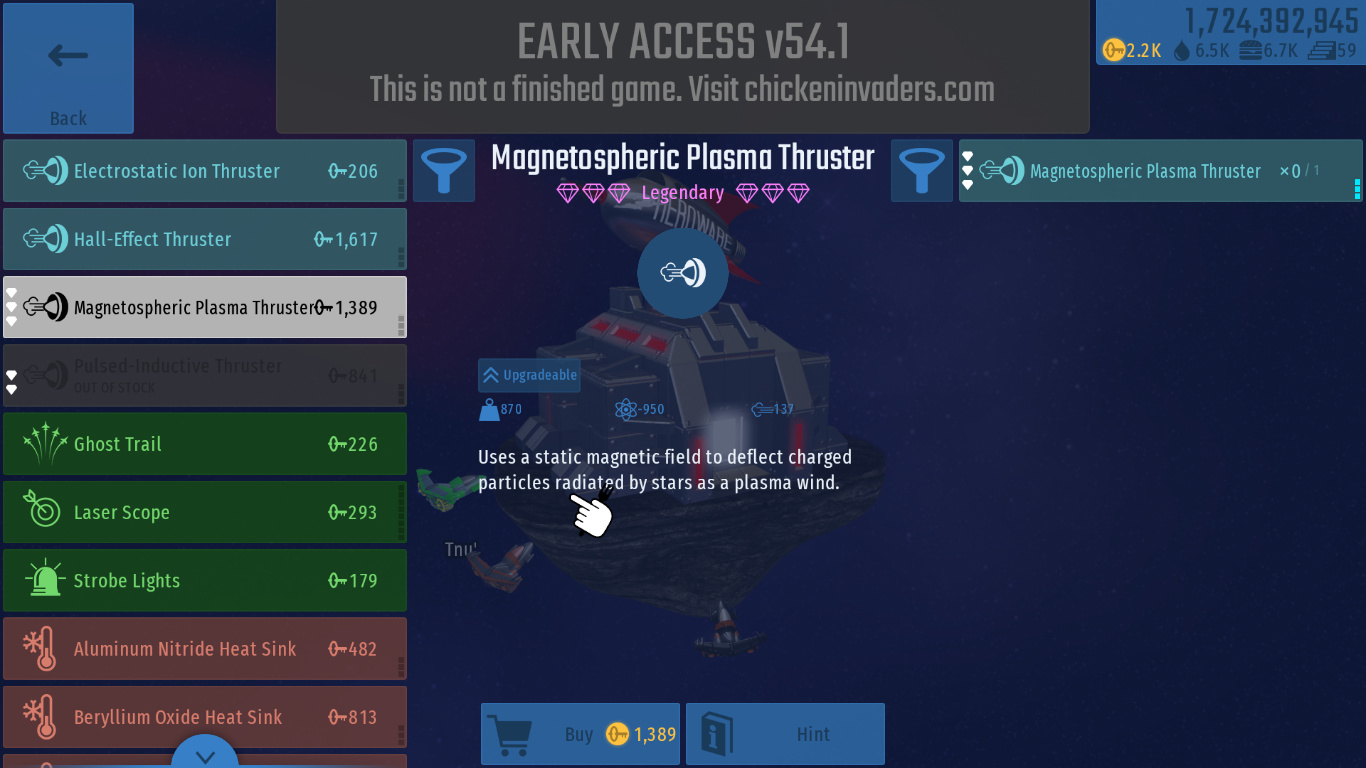Go back using the Back button
Image resolution: width=1366 pixels, height=768 pixels.
[68, 68]
